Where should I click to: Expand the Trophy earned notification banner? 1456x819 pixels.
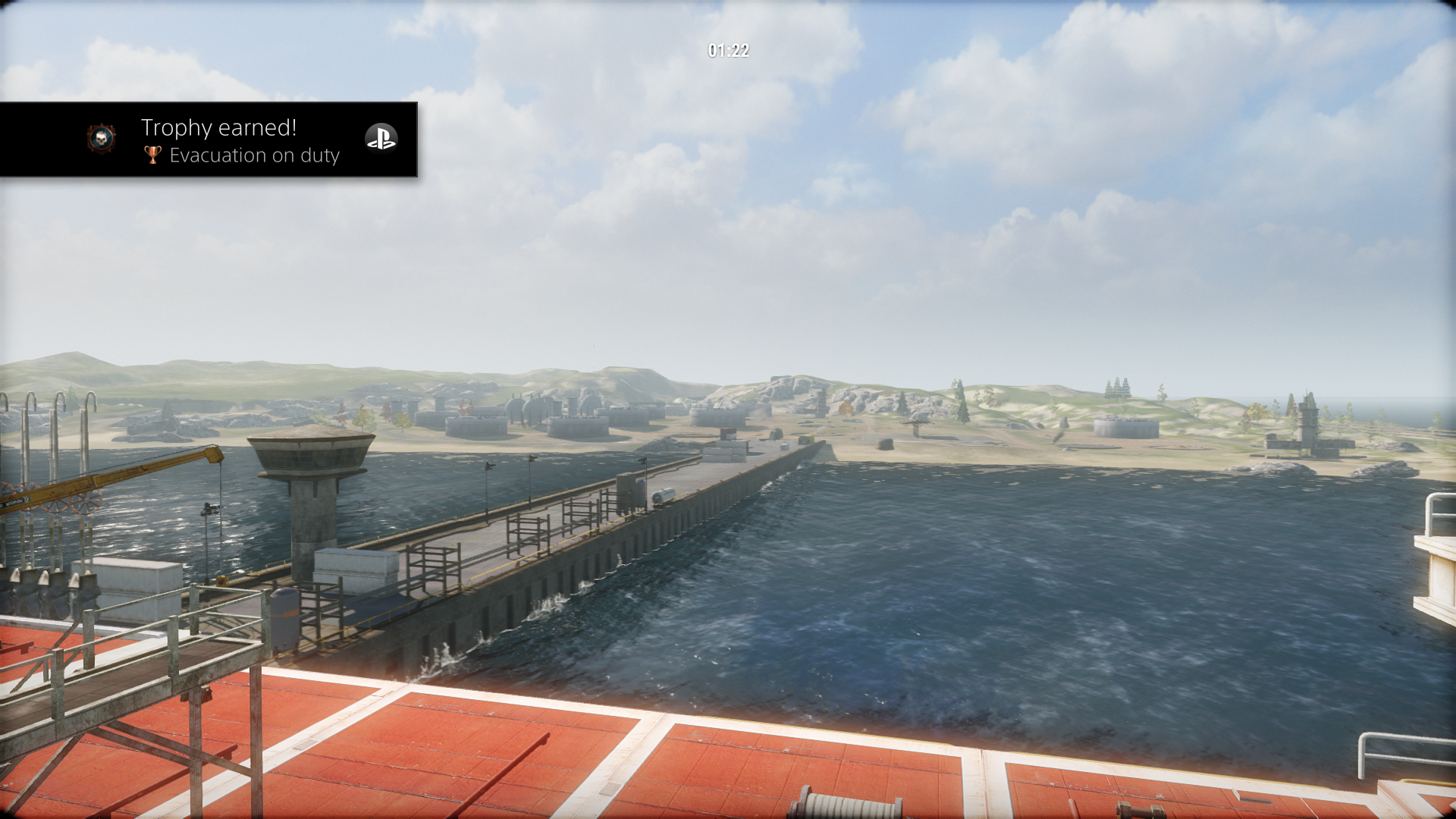coord(209,140)
